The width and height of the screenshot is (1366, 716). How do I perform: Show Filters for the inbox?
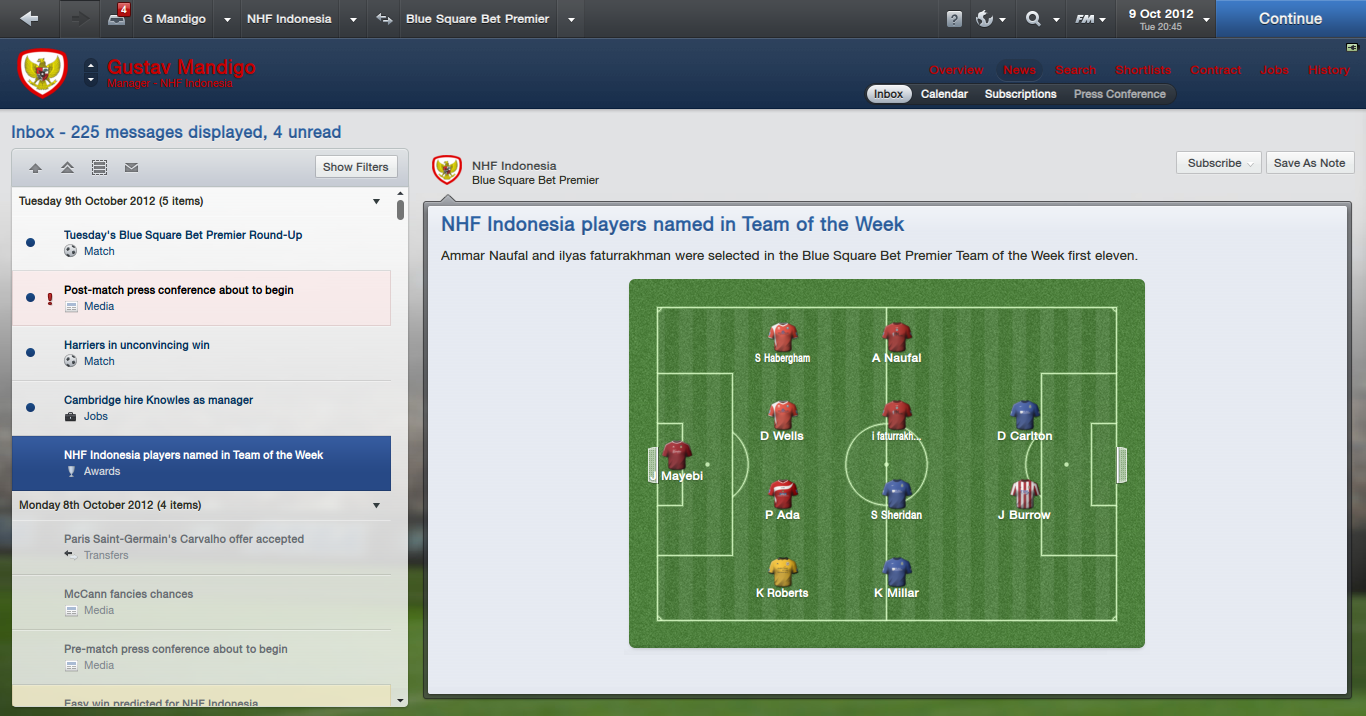coord(355,167)
